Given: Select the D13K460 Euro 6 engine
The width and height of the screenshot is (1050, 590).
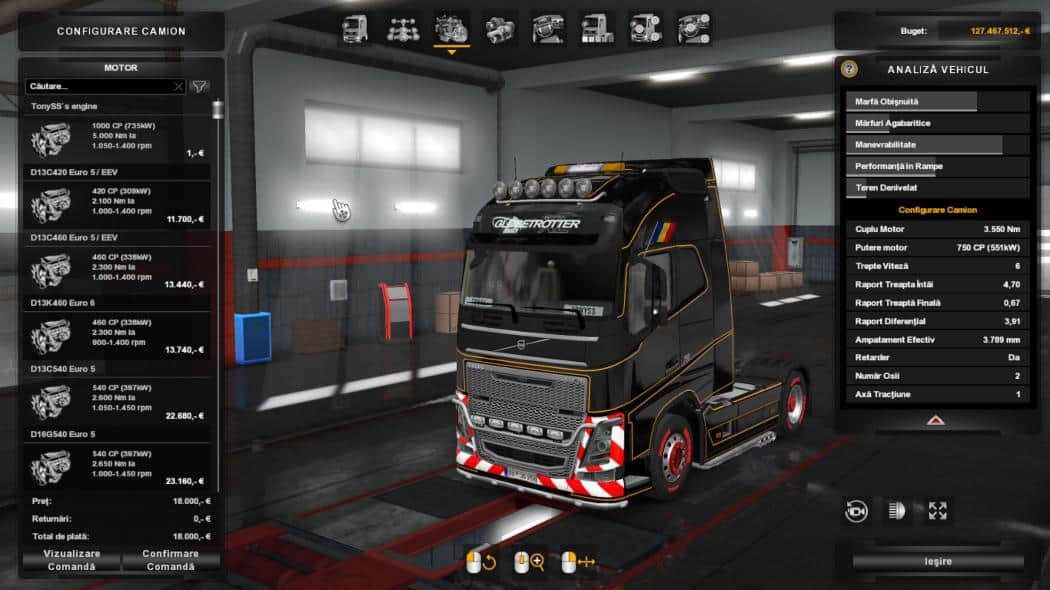Looking at the screenshot, I should pyautogui.click(x=117, y=336).
